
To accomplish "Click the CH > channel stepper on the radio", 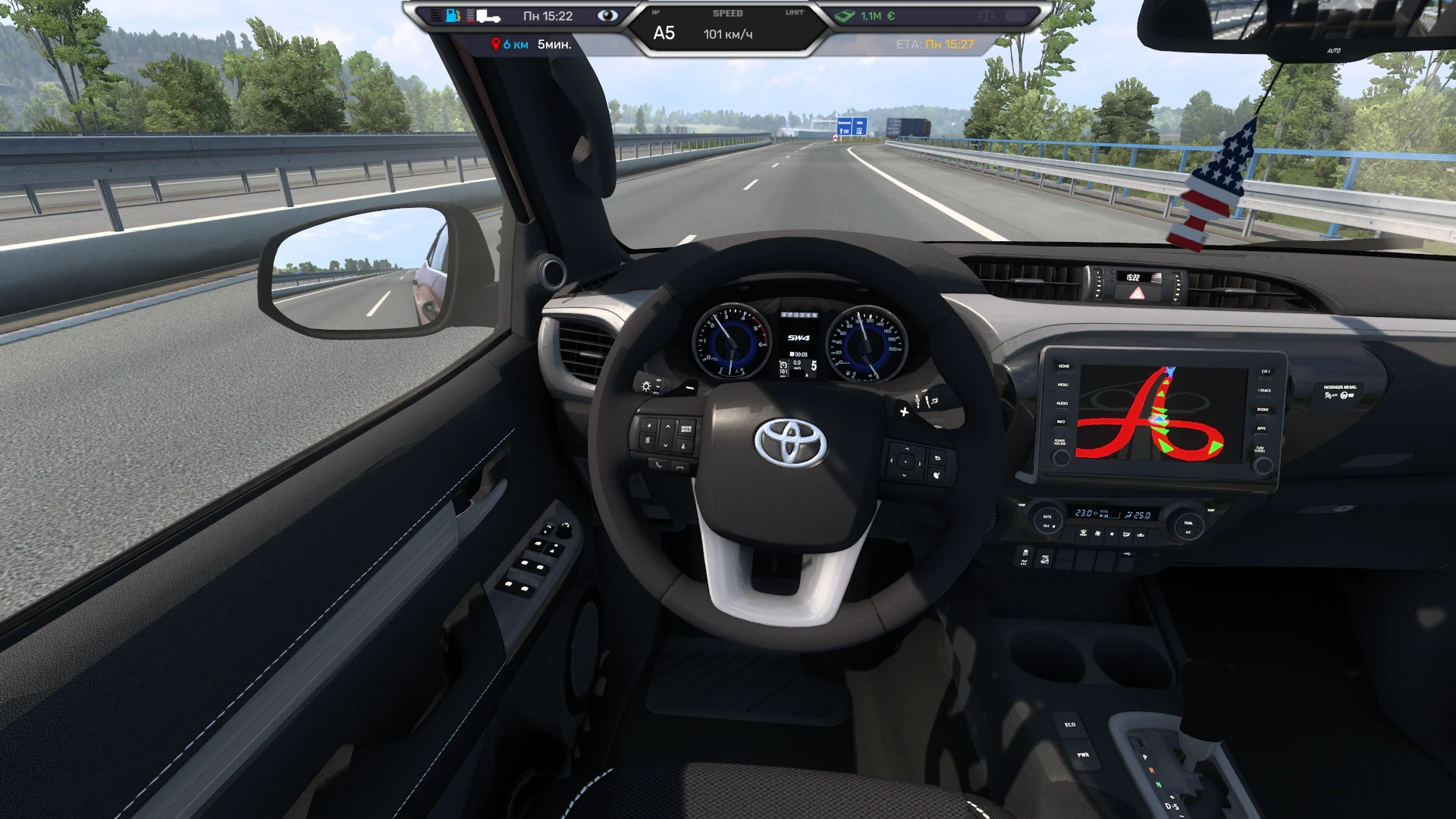I will (1266, 372).
